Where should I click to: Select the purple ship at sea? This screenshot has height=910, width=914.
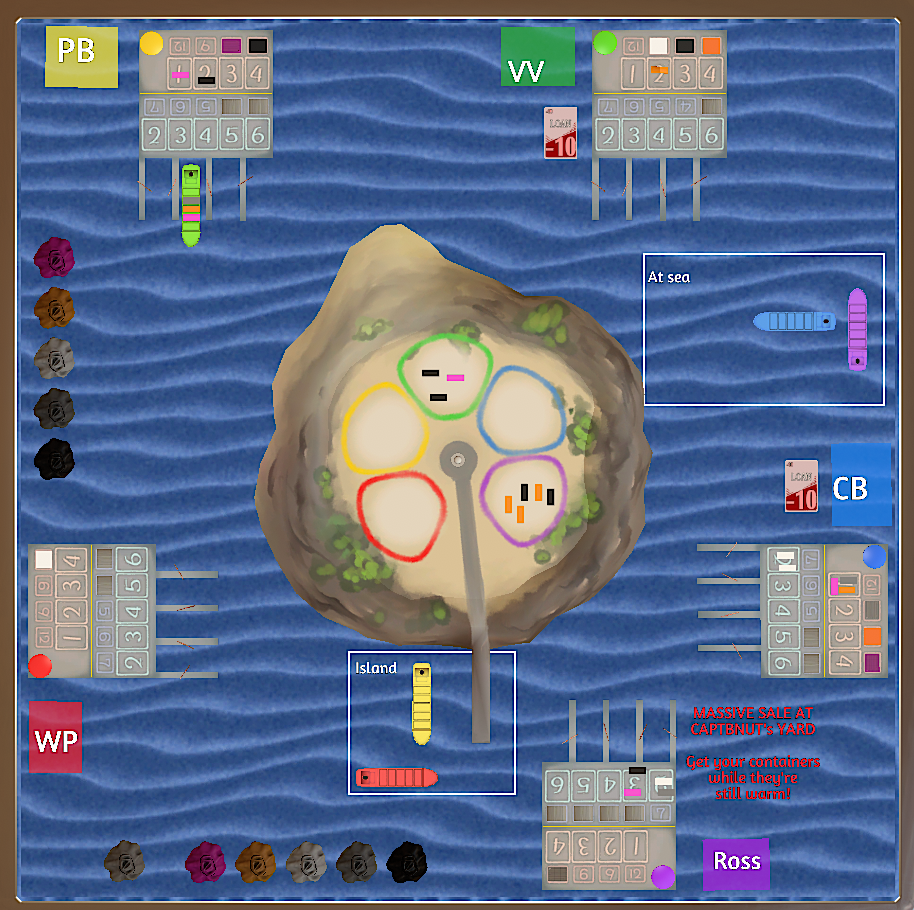(x=857, y=329)
